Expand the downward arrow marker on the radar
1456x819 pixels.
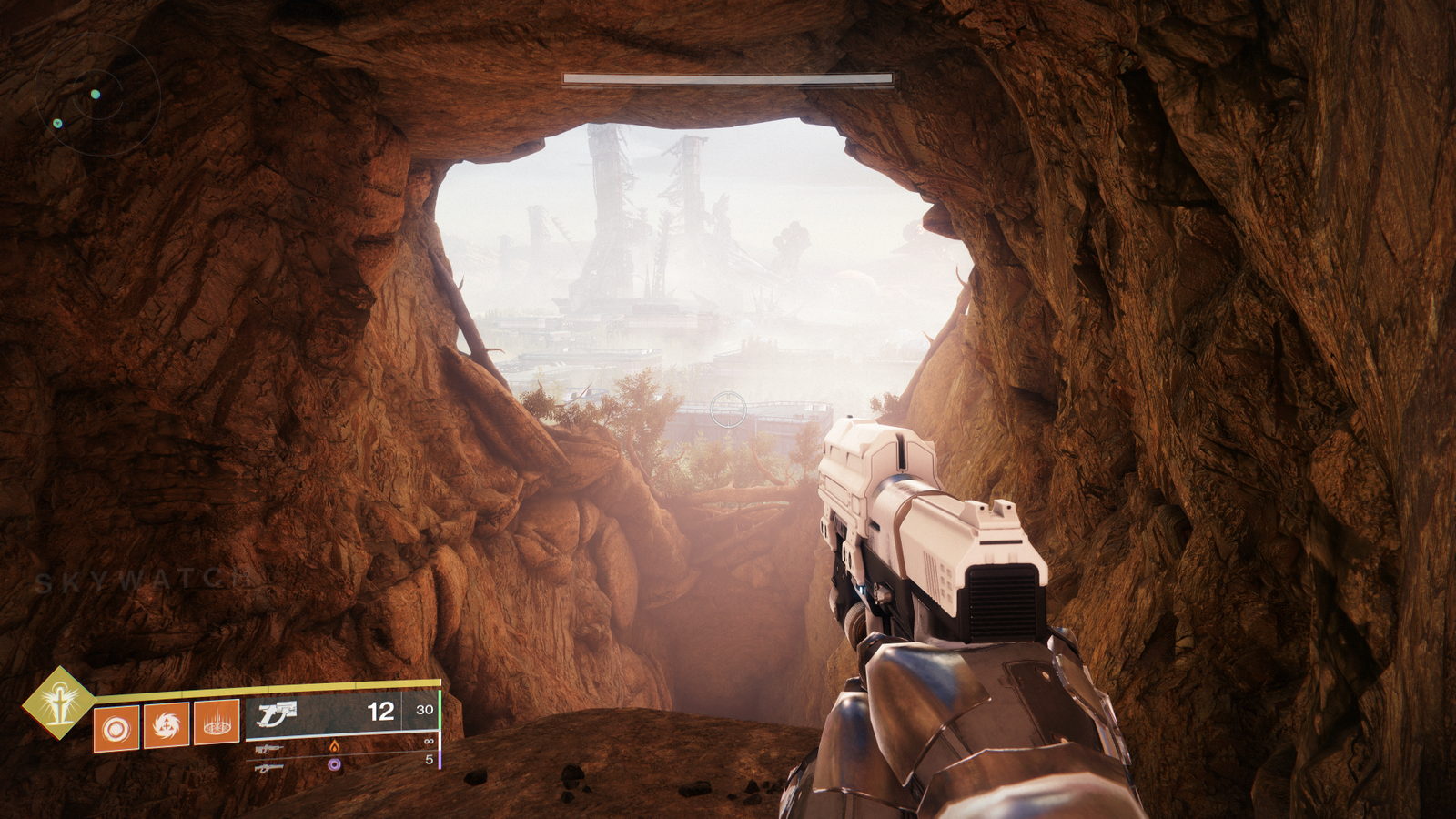pyautogui.click(x=58, y=124)
